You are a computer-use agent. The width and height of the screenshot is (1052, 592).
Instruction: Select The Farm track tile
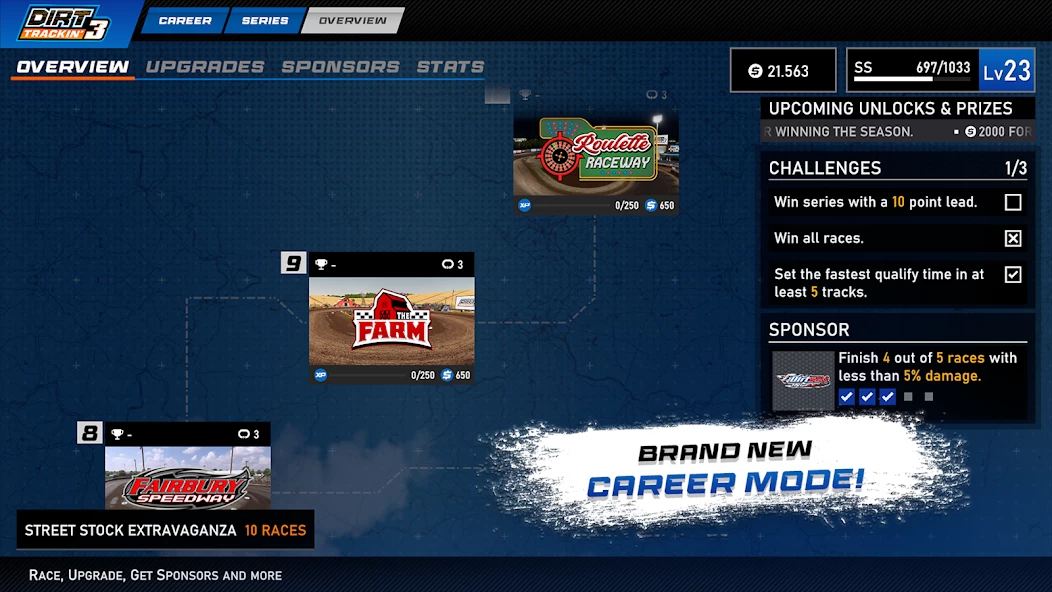pyautogui.click(x=391, y=320)
